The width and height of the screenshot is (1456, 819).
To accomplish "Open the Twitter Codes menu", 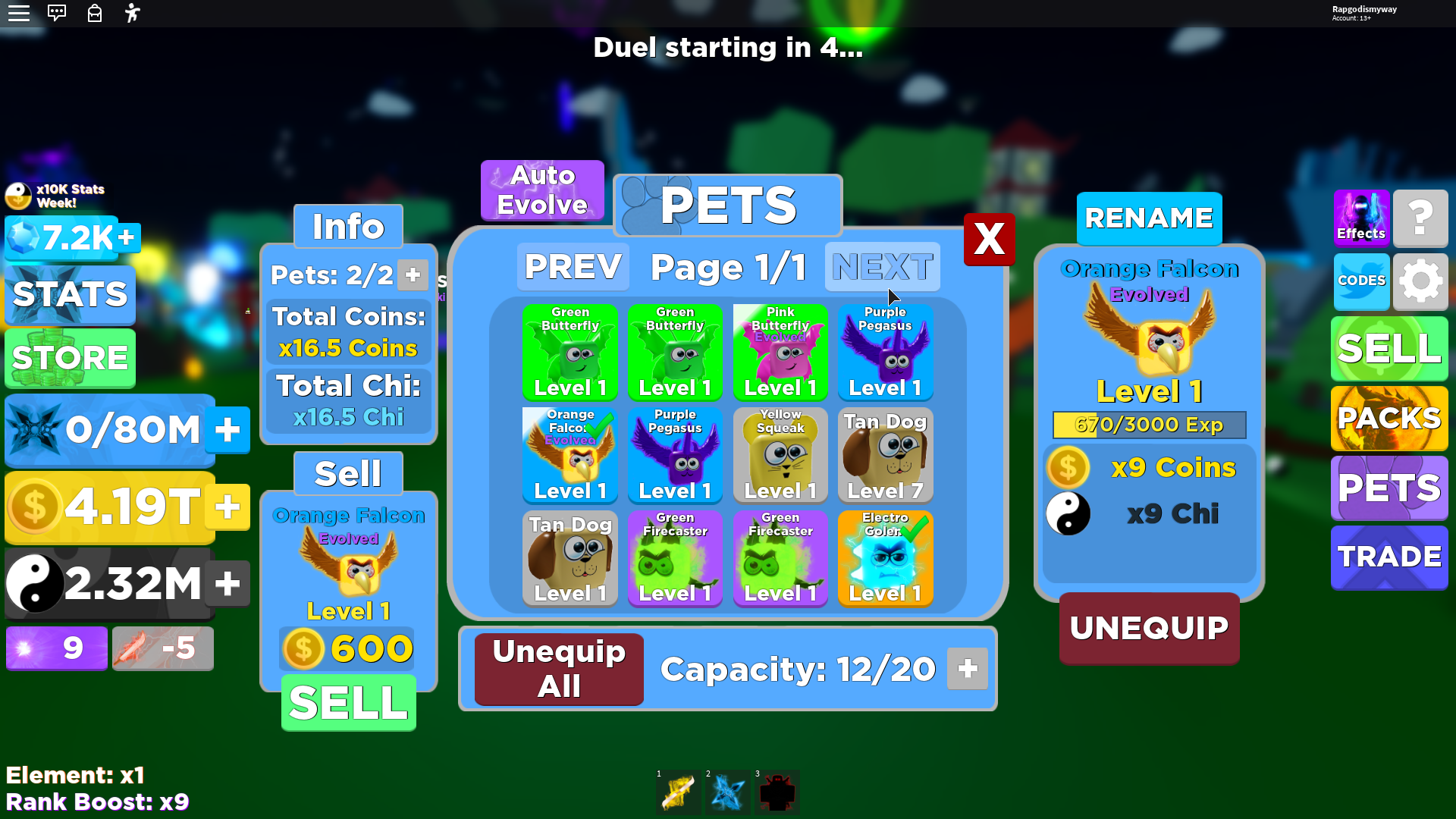I will 1361,281.
